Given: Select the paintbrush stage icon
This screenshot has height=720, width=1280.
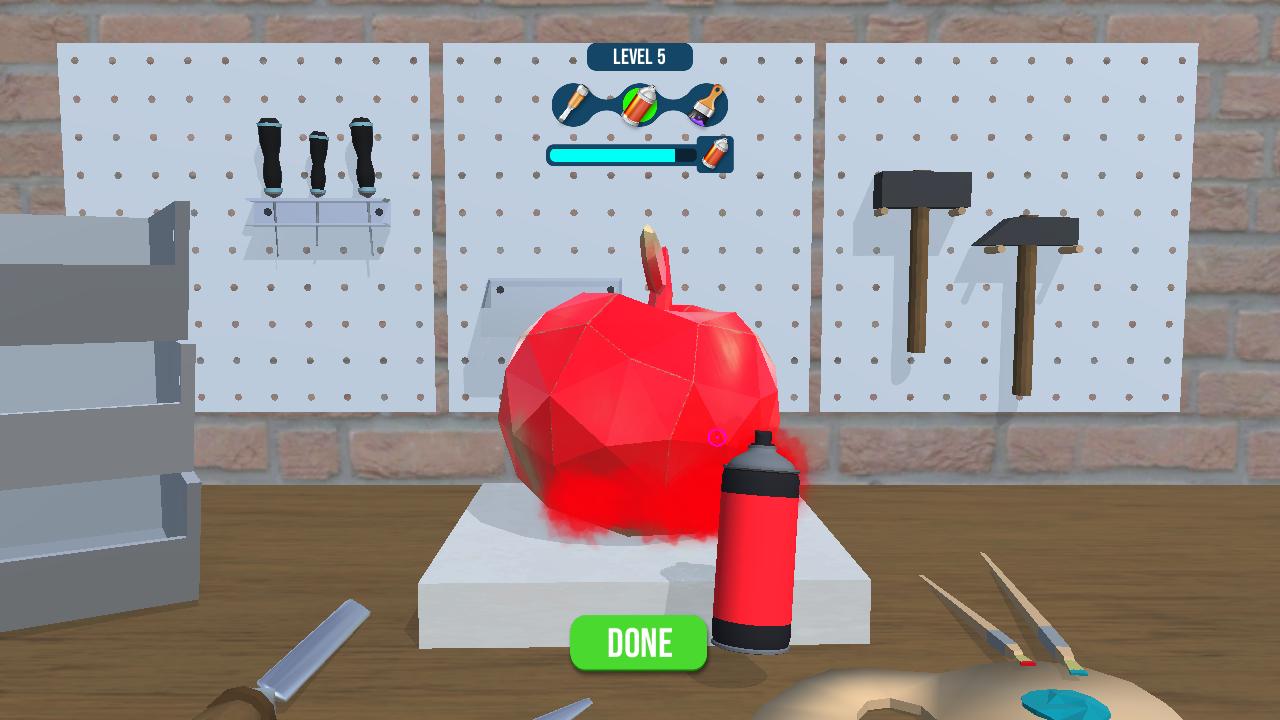Looking at the screenshot, I should 704,104.
